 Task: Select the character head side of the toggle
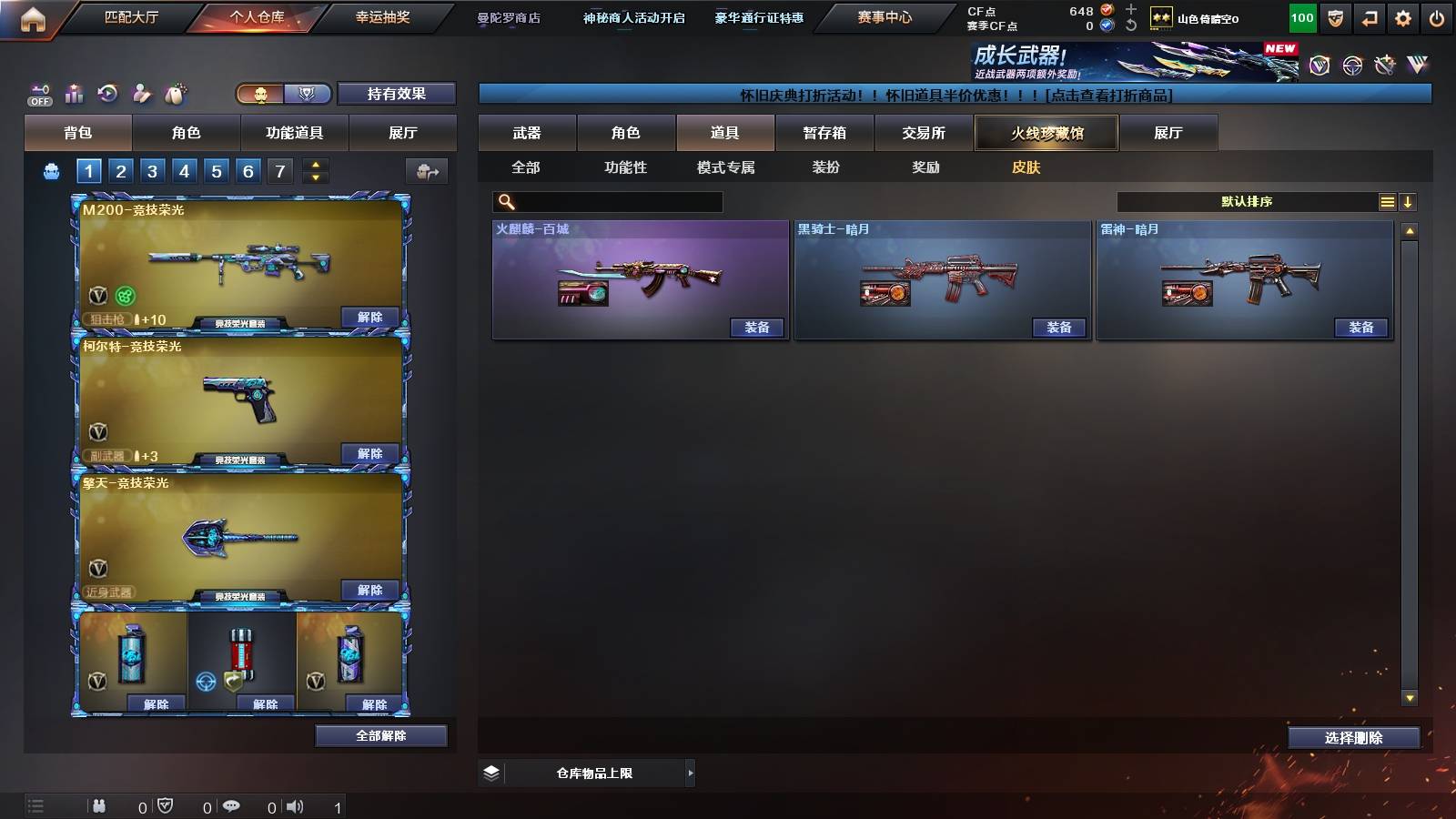pos(261,94)
